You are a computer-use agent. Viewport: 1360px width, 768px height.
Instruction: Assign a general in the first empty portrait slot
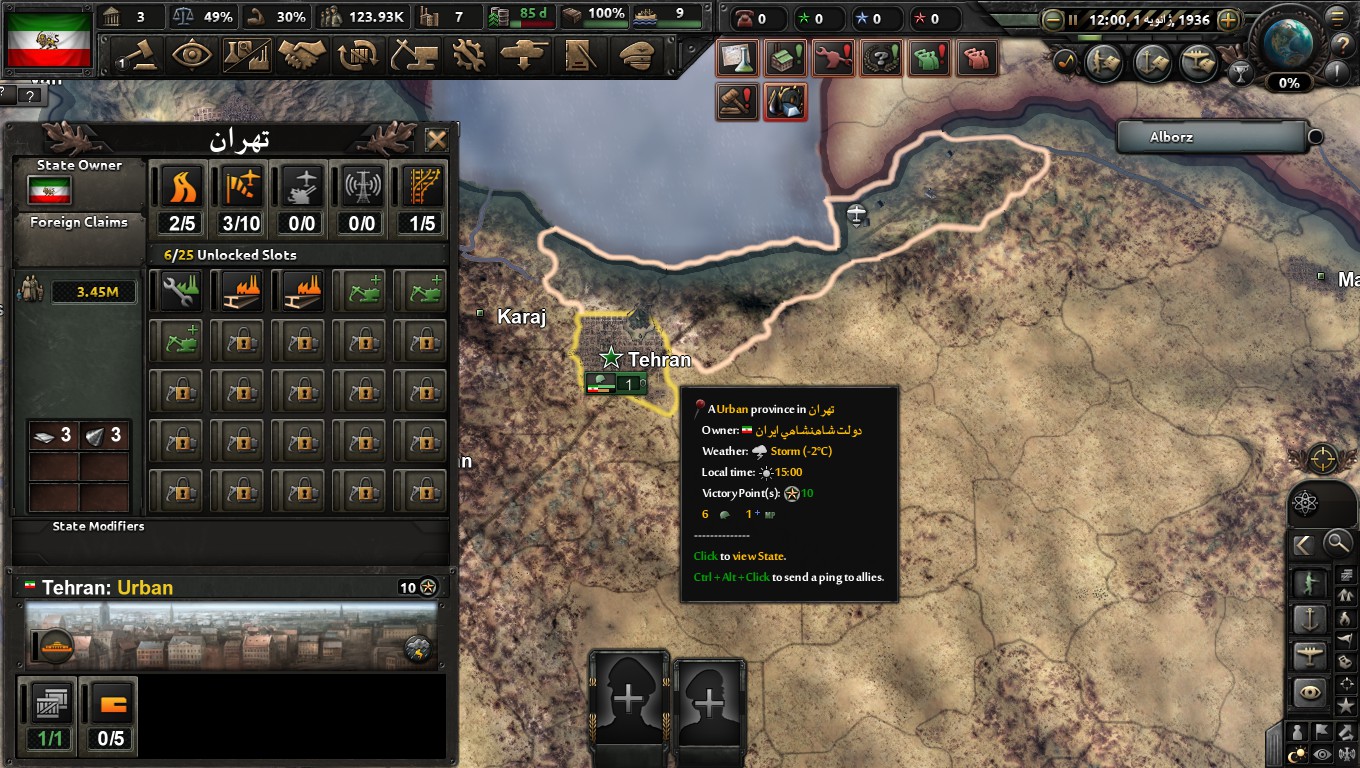628,700
